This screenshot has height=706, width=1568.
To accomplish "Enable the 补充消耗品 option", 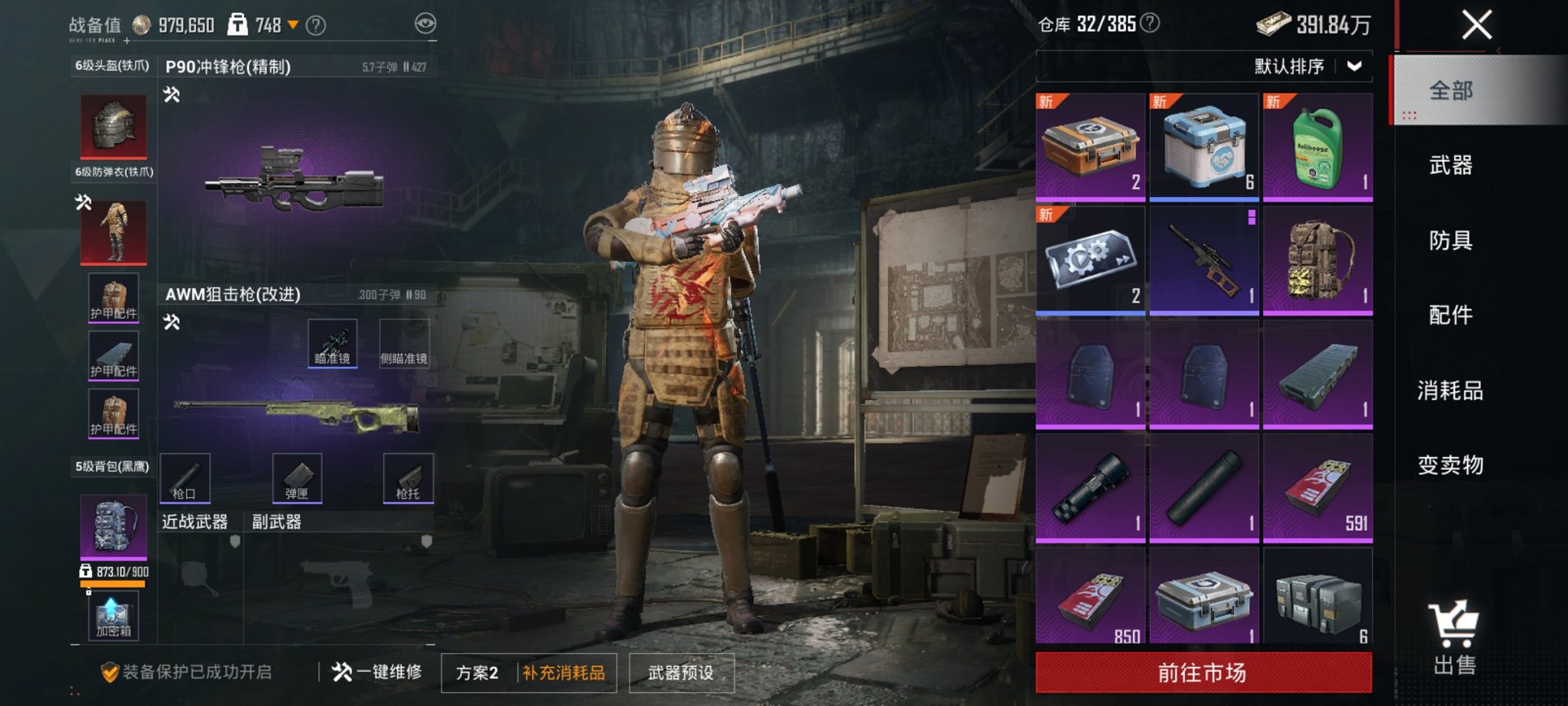I will click(563, 671).
